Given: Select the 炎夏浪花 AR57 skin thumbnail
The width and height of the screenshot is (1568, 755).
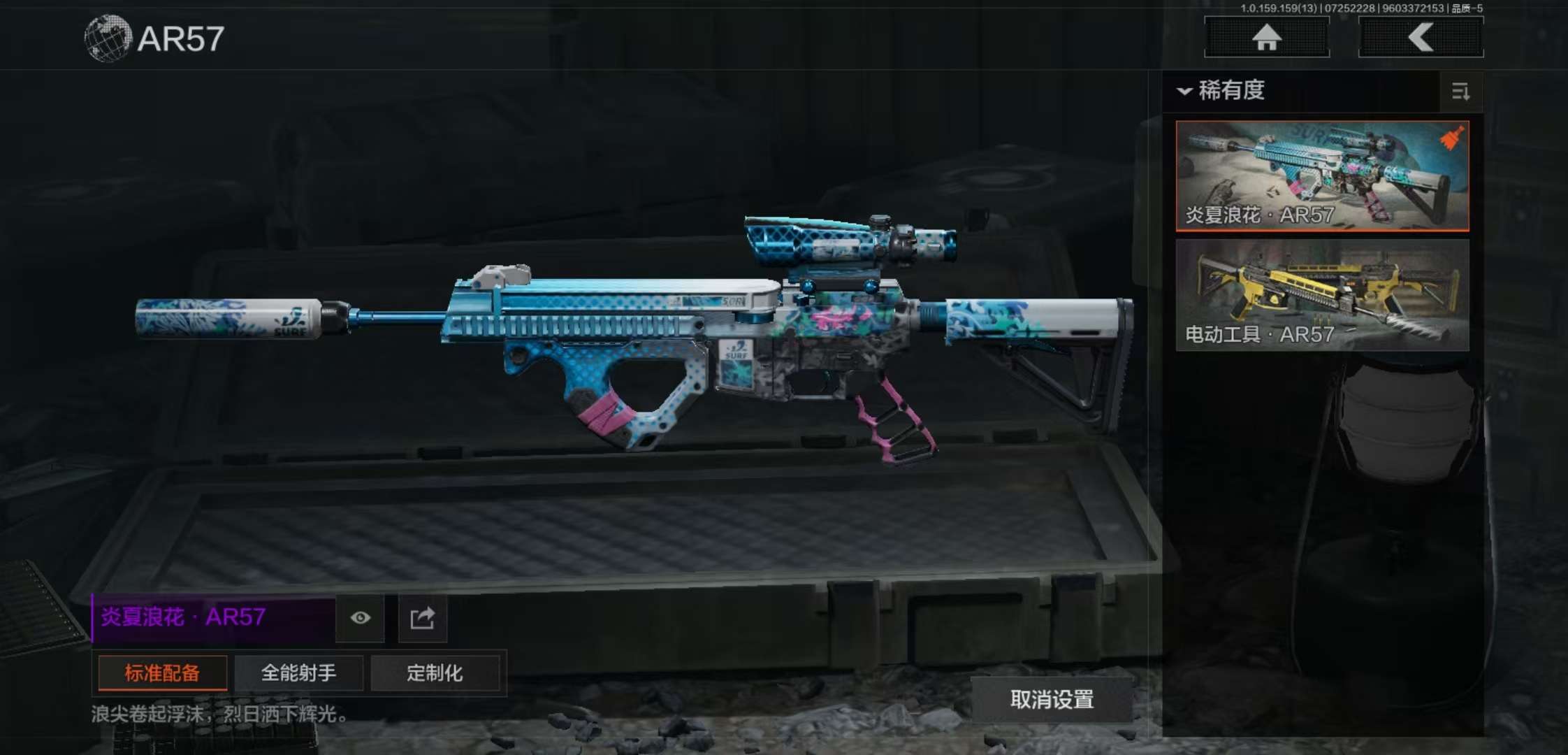Looking at the screenshot, I should click(1322, 176).
